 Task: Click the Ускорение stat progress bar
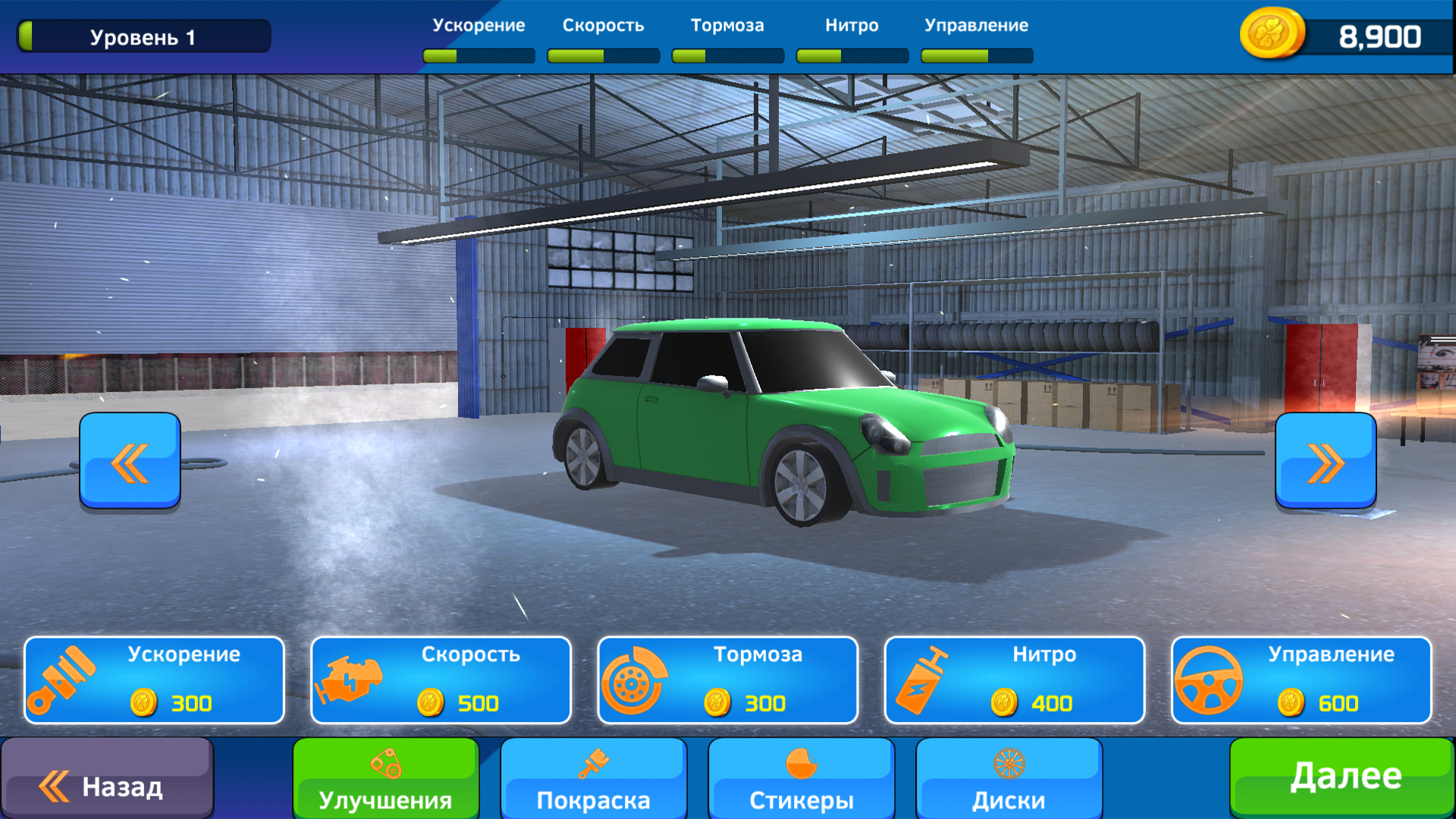478,54
